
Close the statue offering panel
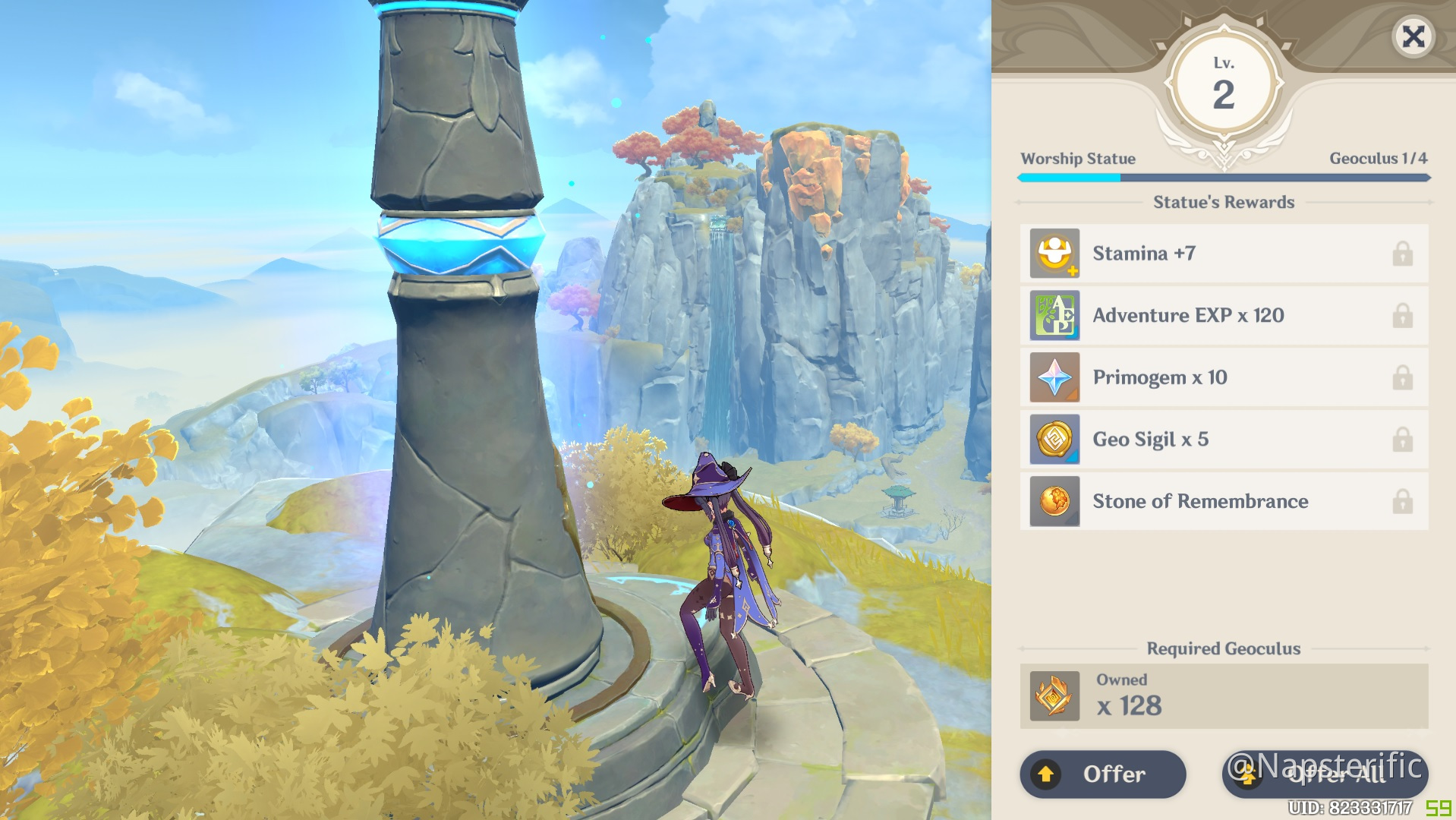pyautogui.click(x=1413, y=36)
